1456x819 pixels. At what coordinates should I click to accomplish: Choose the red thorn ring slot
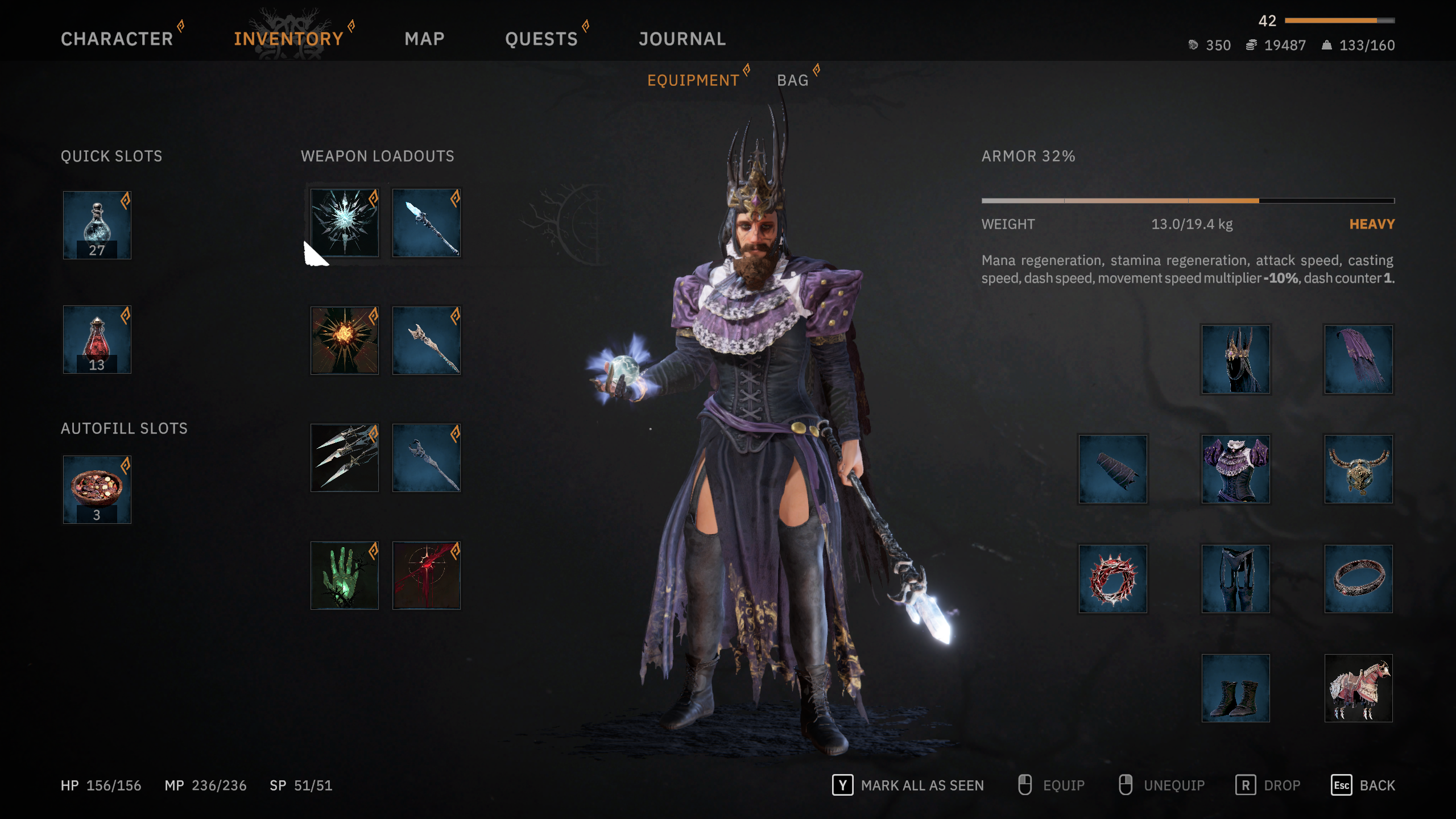[x=1112, y=578]
